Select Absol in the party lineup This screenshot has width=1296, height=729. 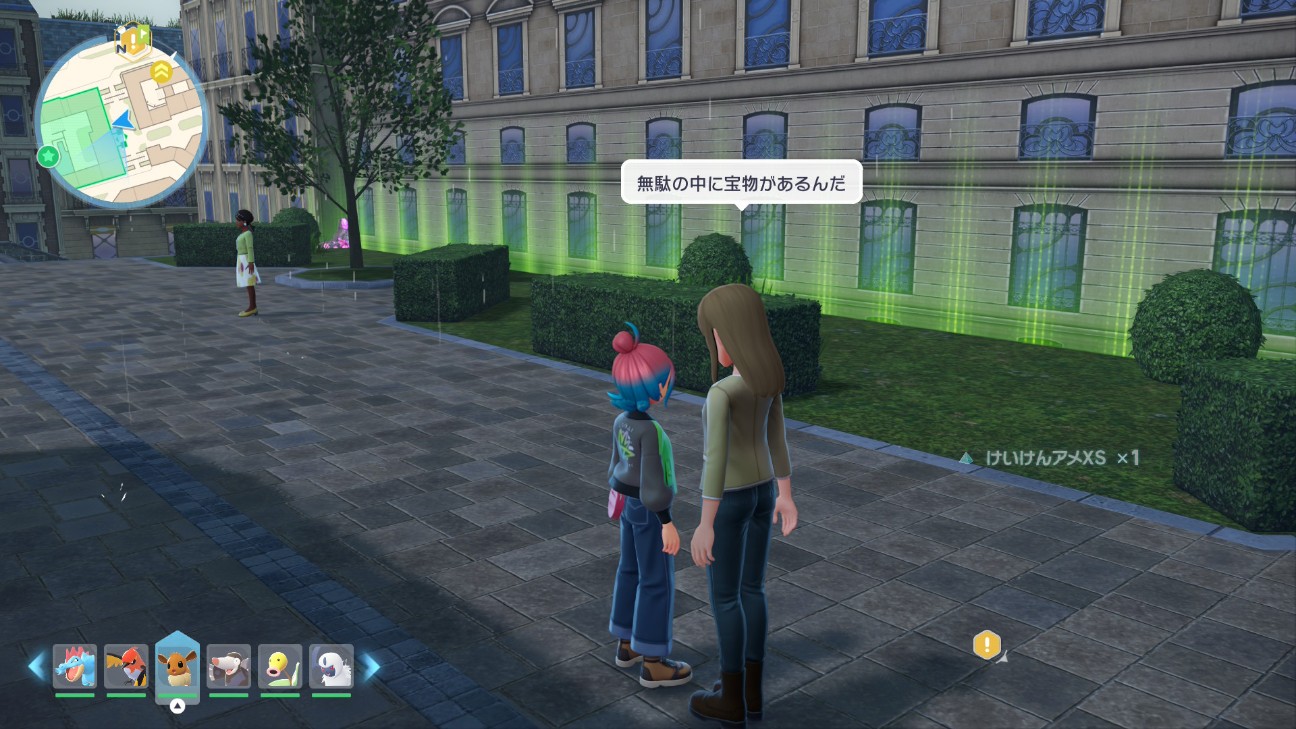332,665
